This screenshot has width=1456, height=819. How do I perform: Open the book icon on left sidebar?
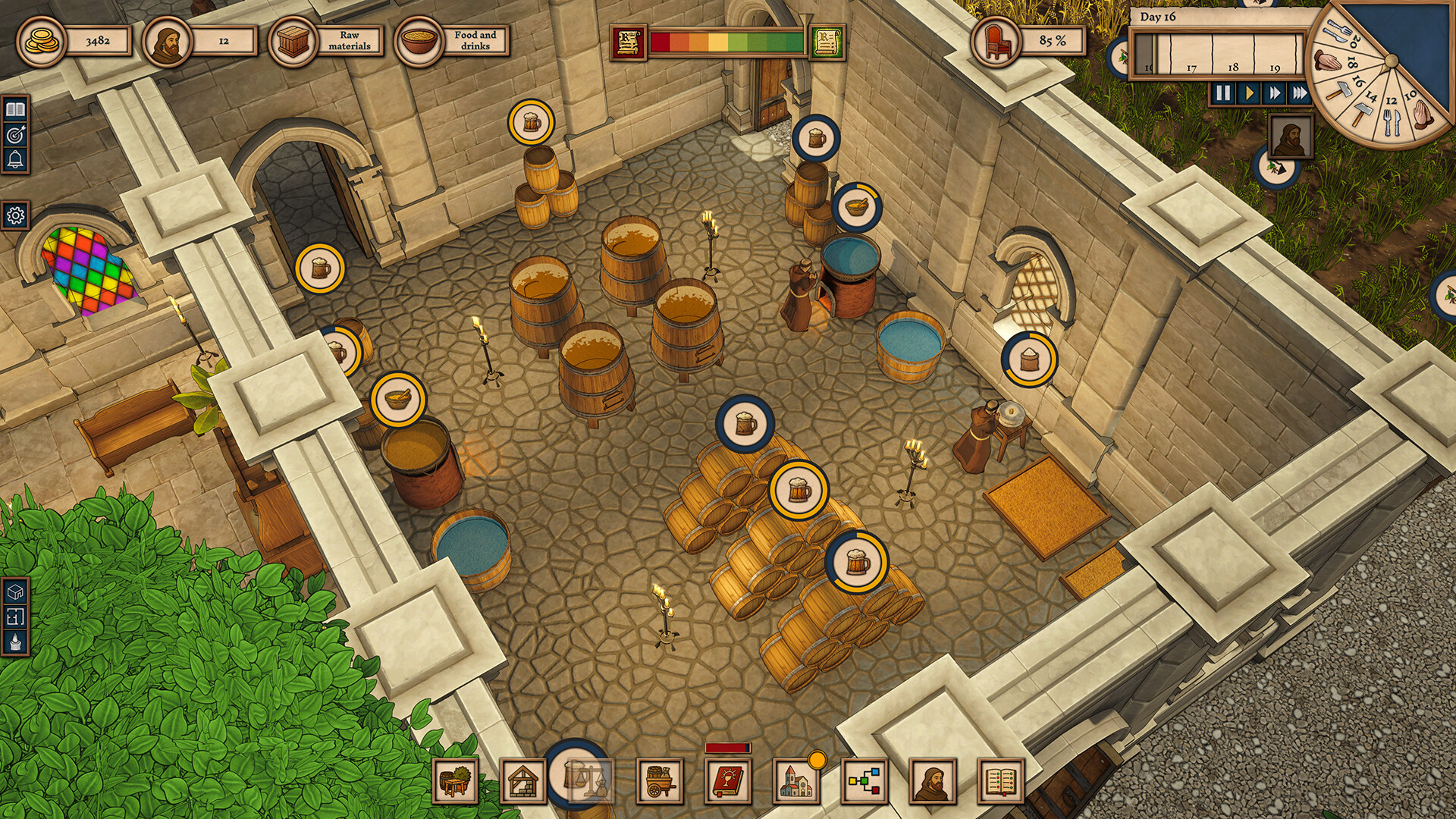15,110
